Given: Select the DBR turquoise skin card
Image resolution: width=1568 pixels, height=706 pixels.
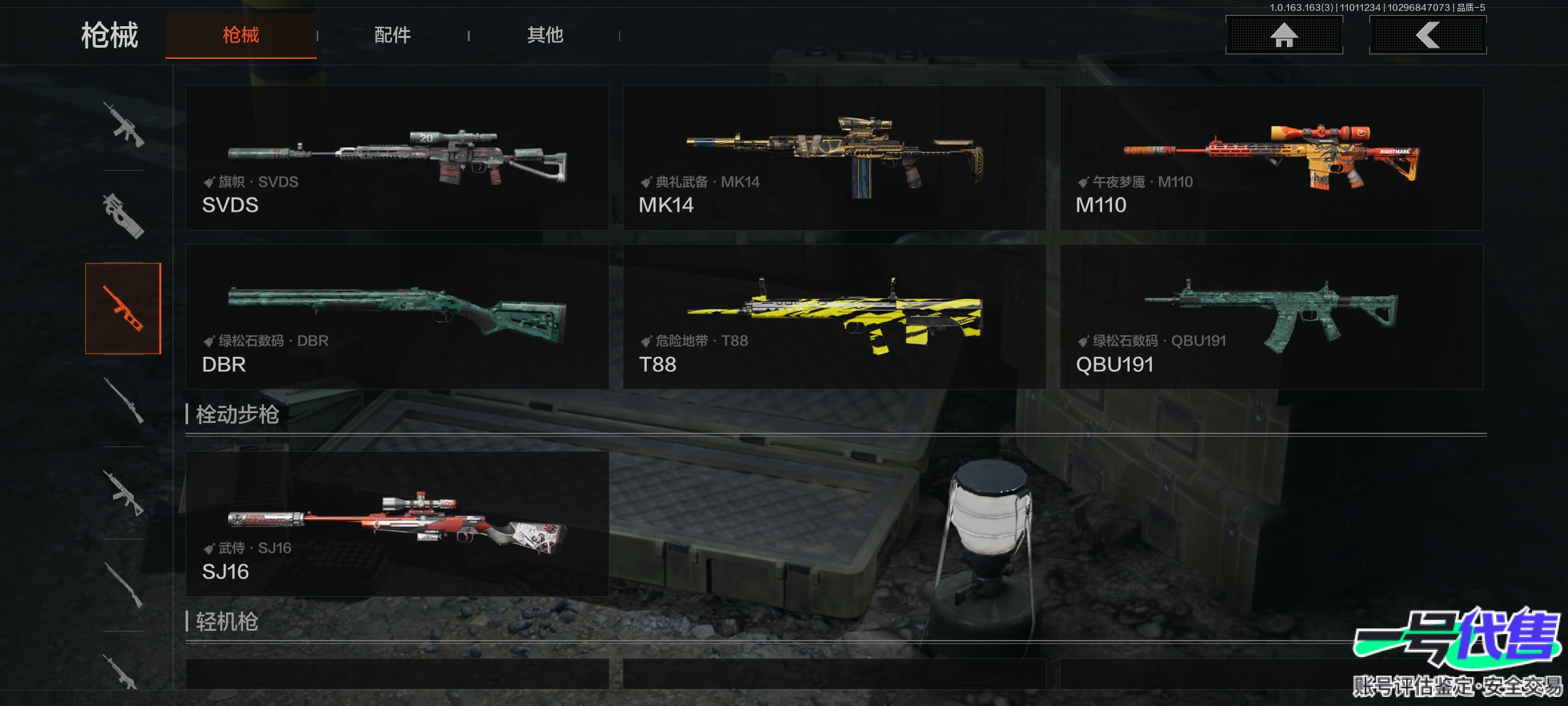Looking at the screenshot, I should [397, 317].
